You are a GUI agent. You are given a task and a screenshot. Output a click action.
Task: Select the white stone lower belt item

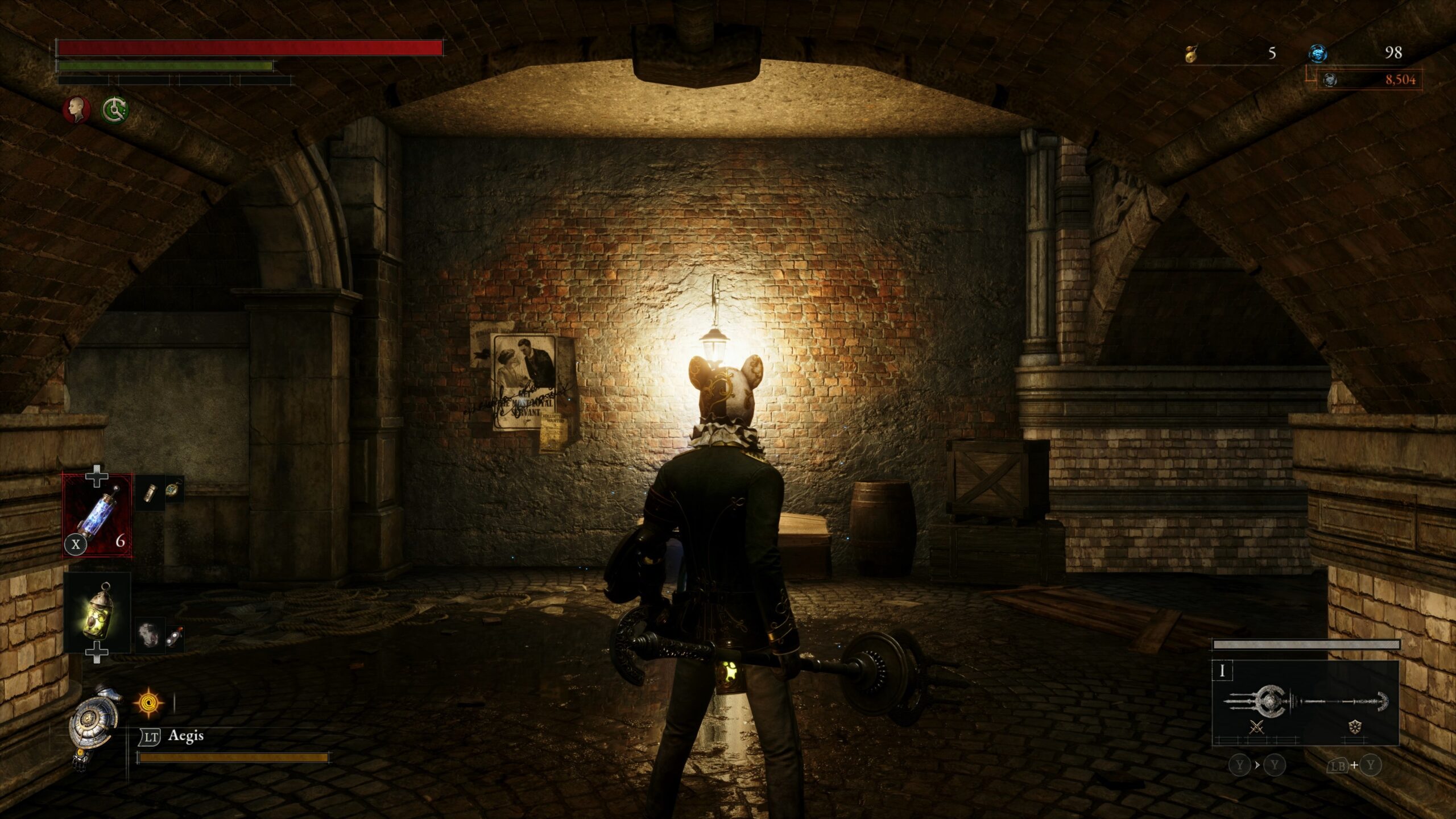click(150, 634)
